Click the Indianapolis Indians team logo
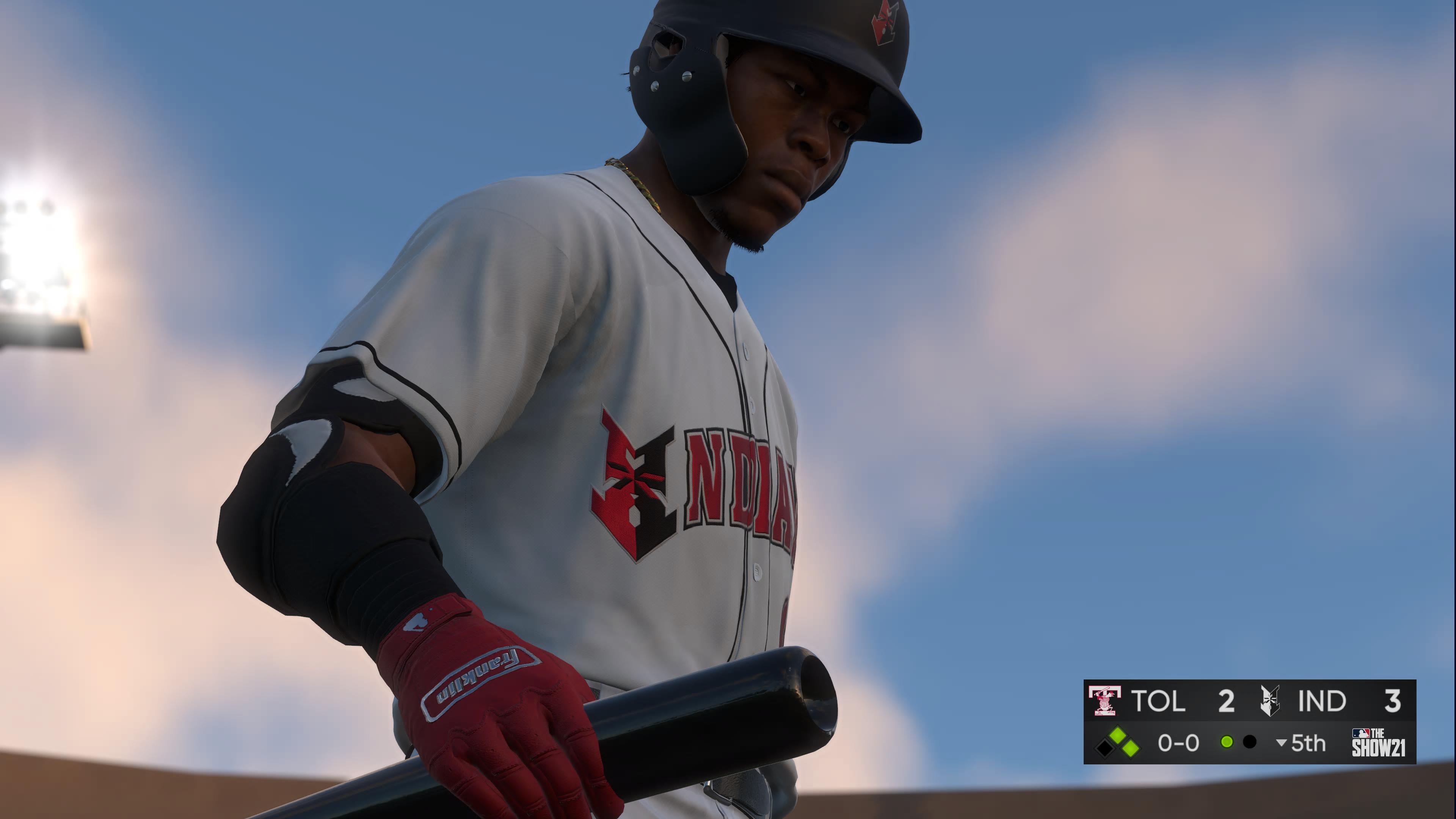The height and width of the screenshot is (819, 1456). [x=1270, y=702]
